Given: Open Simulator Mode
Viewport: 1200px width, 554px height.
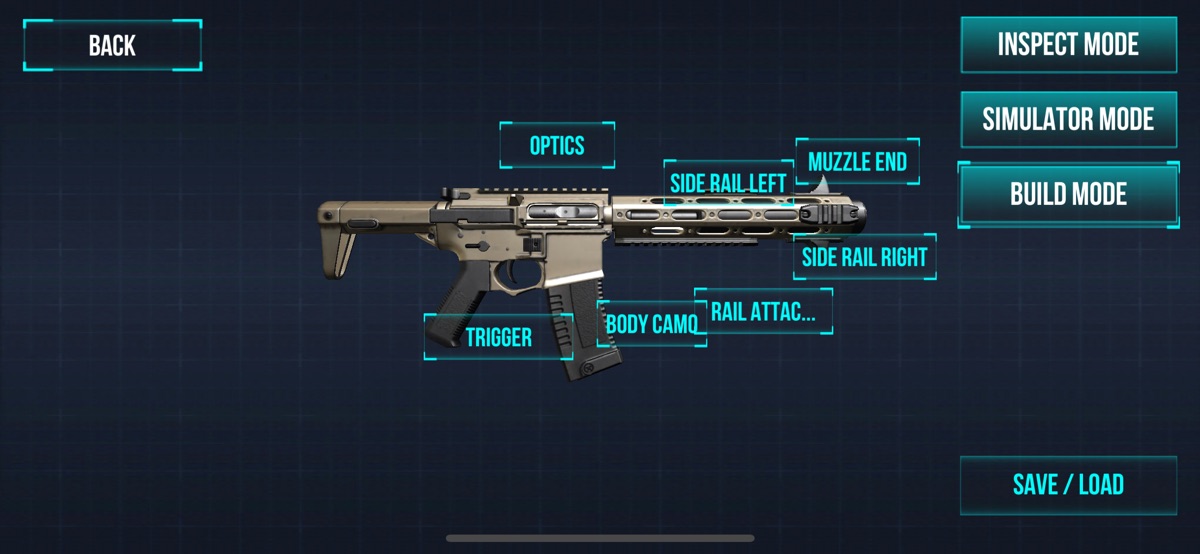Looking at the screenshot, I should pos(1068,120).
